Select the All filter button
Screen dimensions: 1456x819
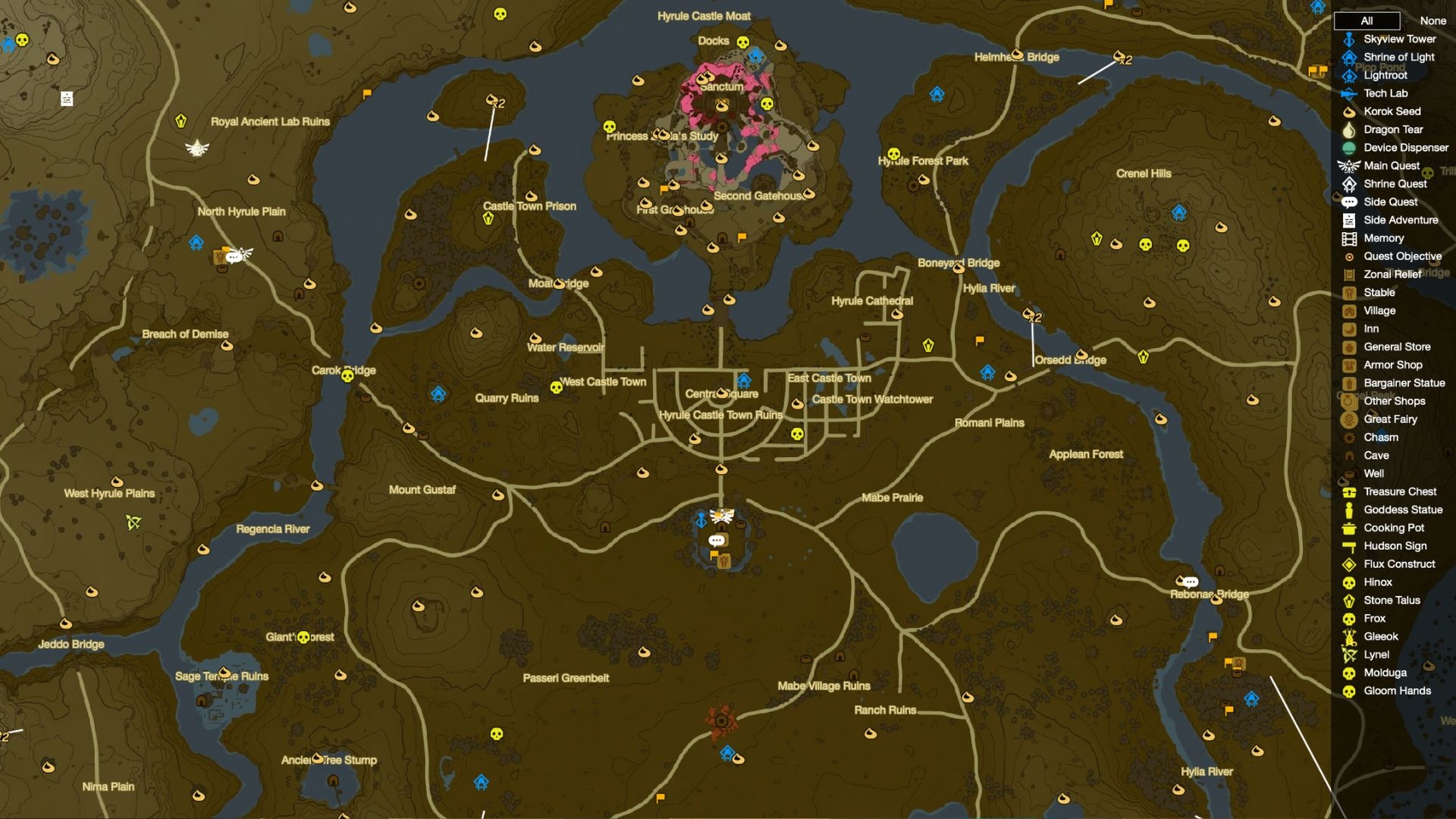pos(1367,20)
